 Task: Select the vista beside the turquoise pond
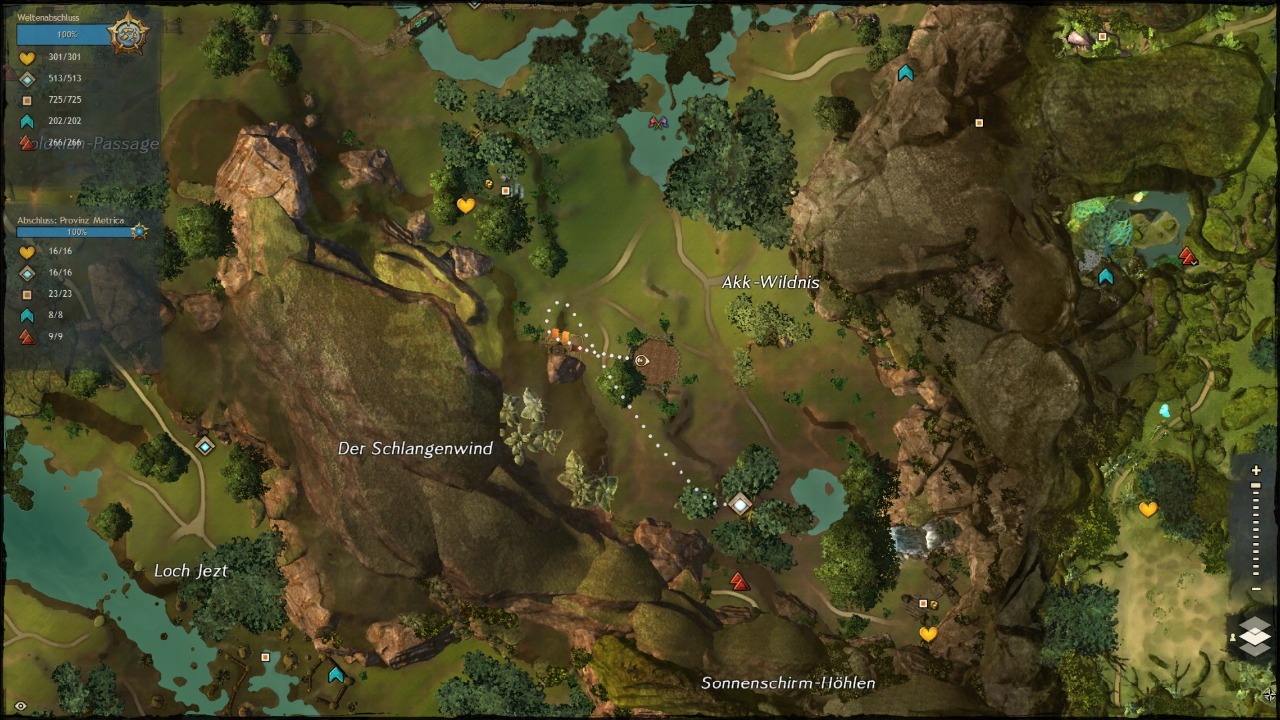click(x=1188, y=257)
